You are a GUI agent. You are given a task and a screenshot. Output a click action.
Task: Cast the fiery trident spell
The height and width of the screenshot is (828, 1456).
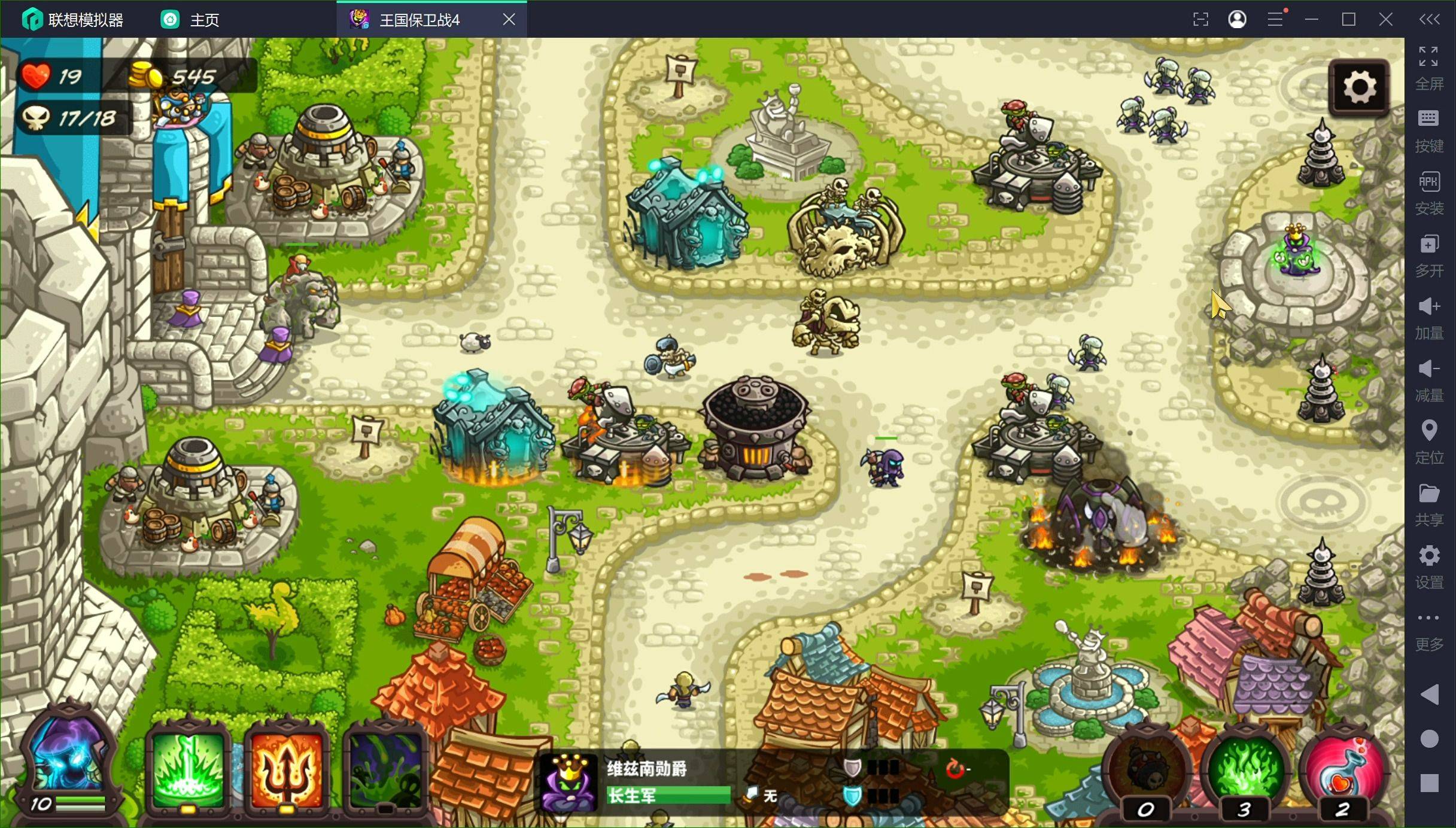[x=286, y=770]
